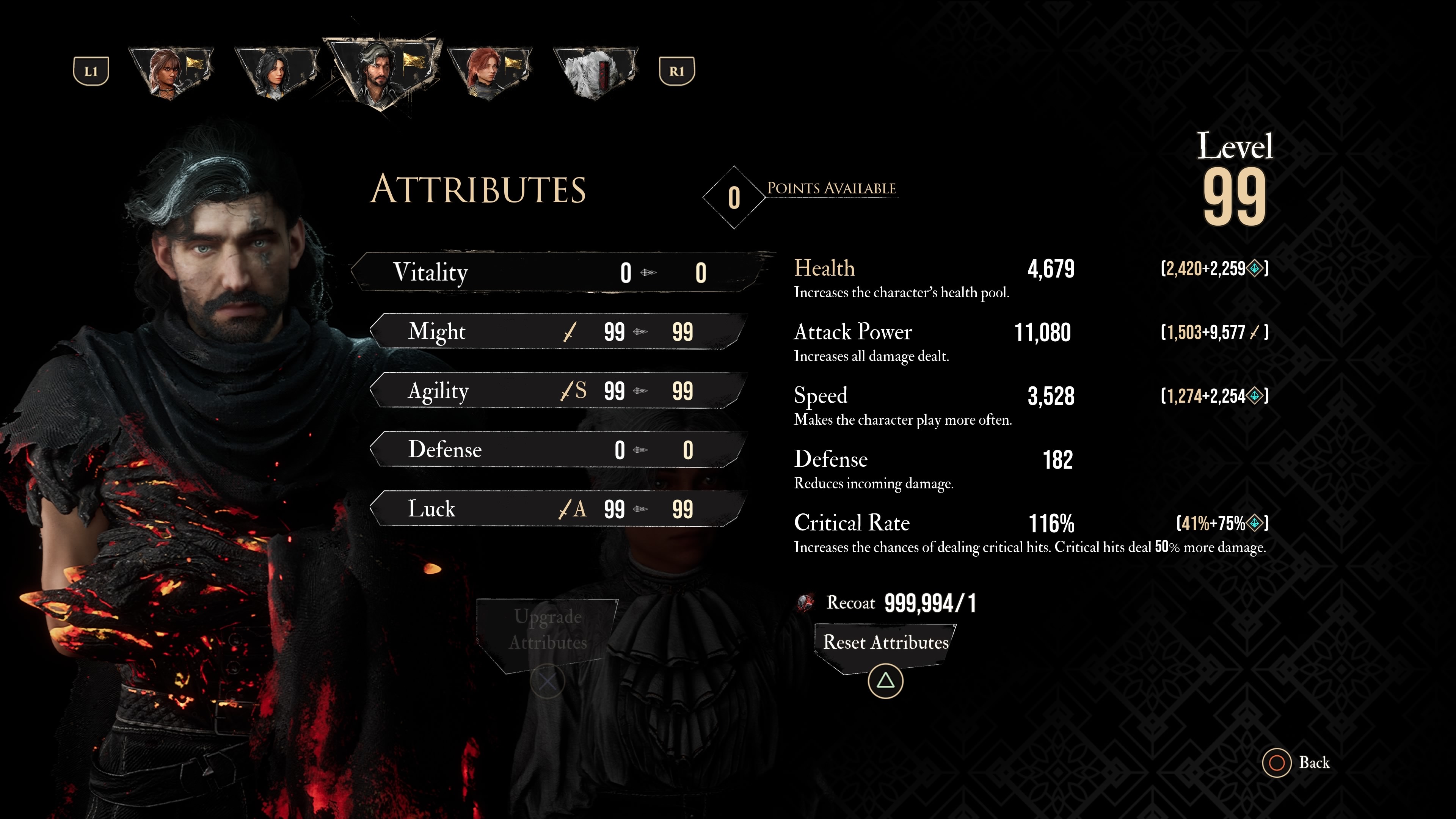1456x819 pixels.
Task: Select the Might attribute row
Action: 557,332
